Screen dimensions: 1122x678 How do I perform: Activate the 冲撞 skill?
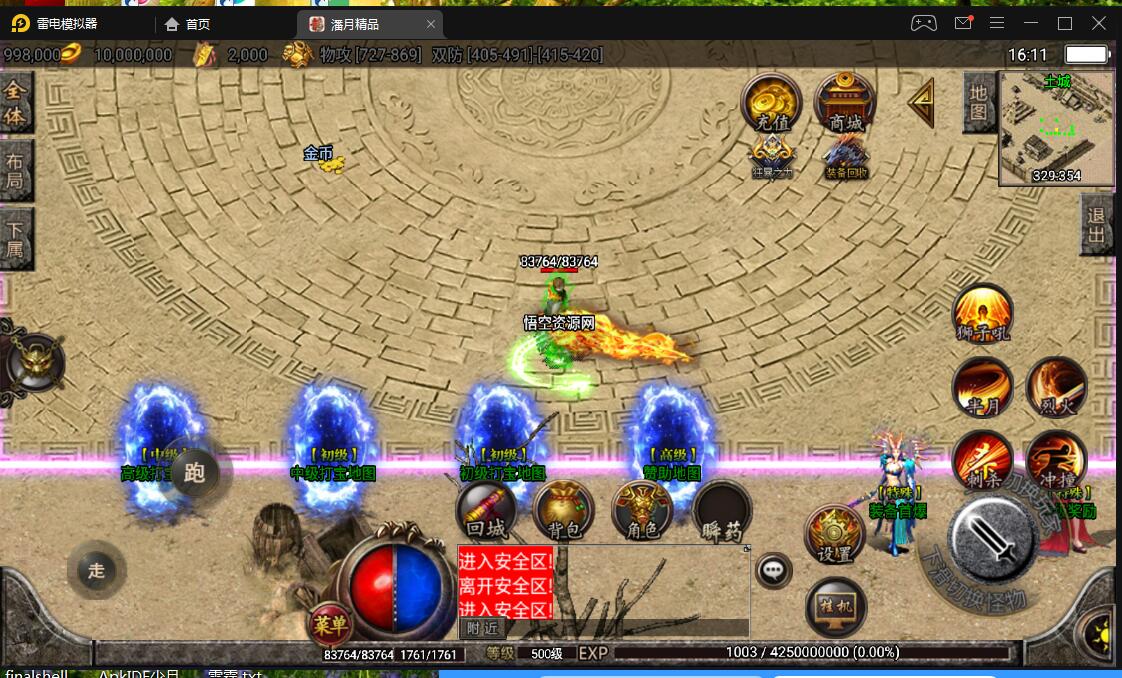pyautogui.click(x=1056, y=460)
